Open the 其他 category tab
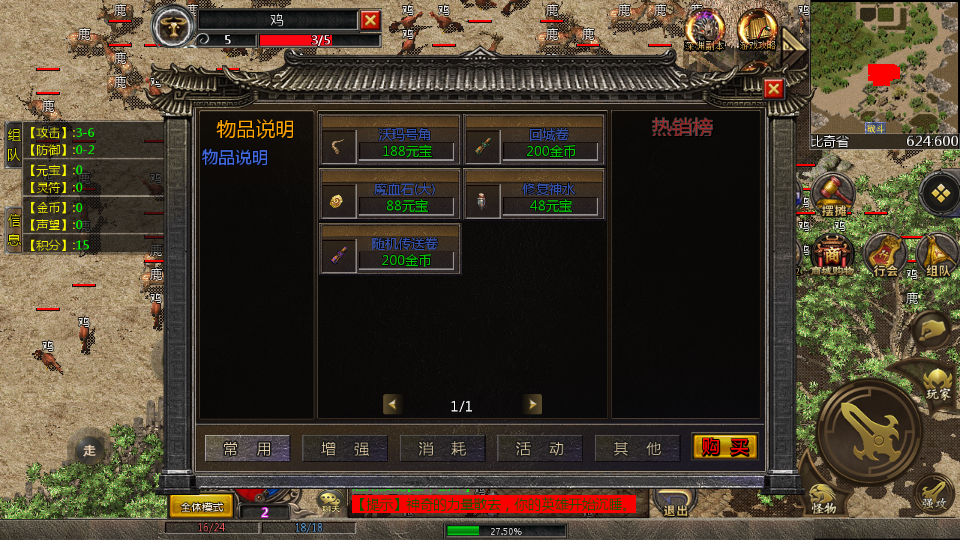This screenshot has width=960, height=540. coord(638,448)
